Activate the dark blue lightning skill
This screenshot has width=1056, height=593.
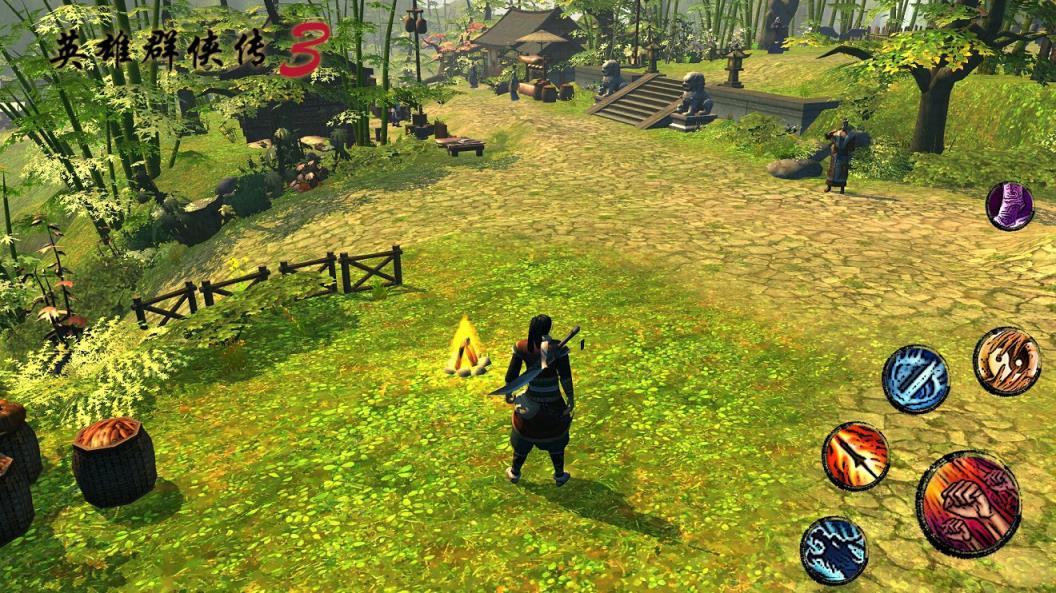coord(833,550)
